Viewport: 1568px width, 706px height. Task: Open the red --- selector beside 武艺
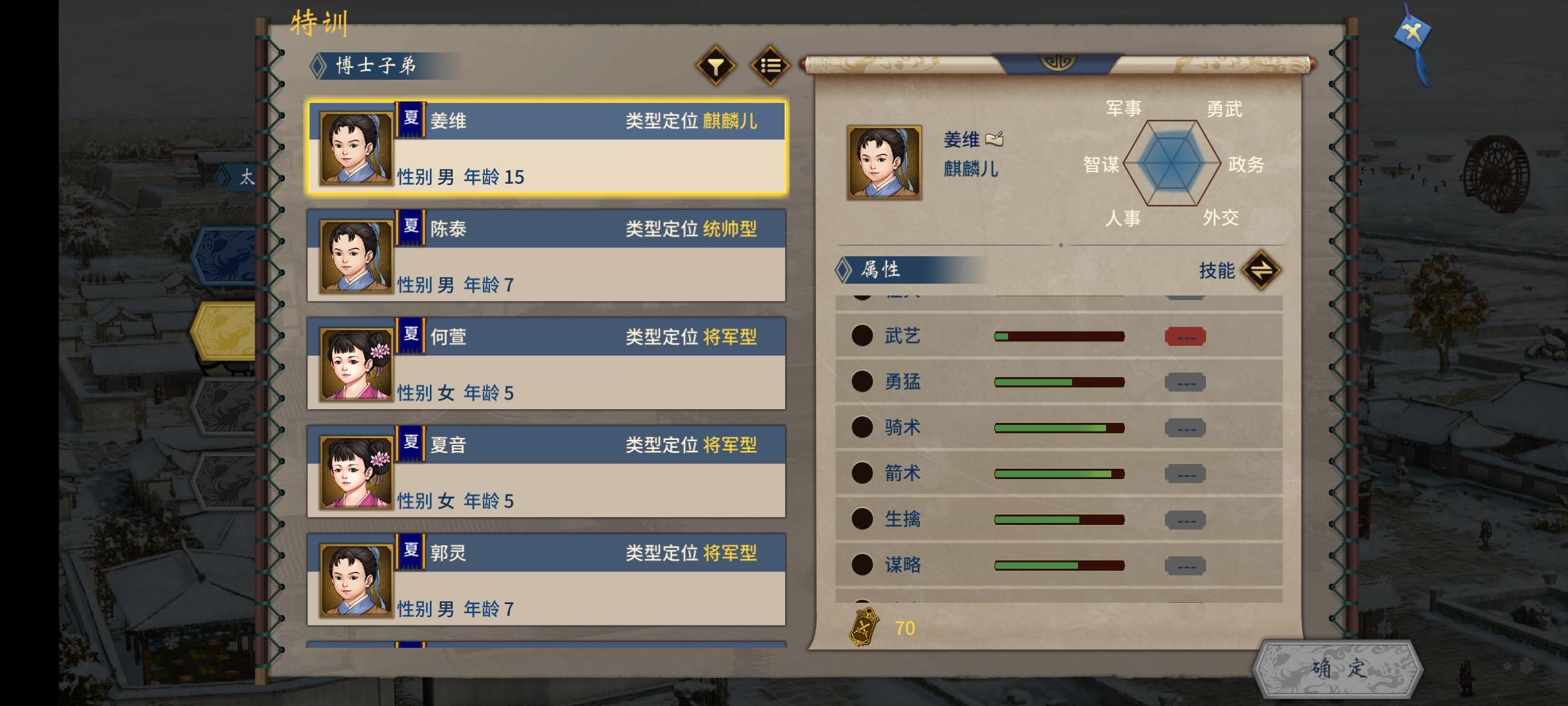pyautogui.click(x=1185, y=337)
